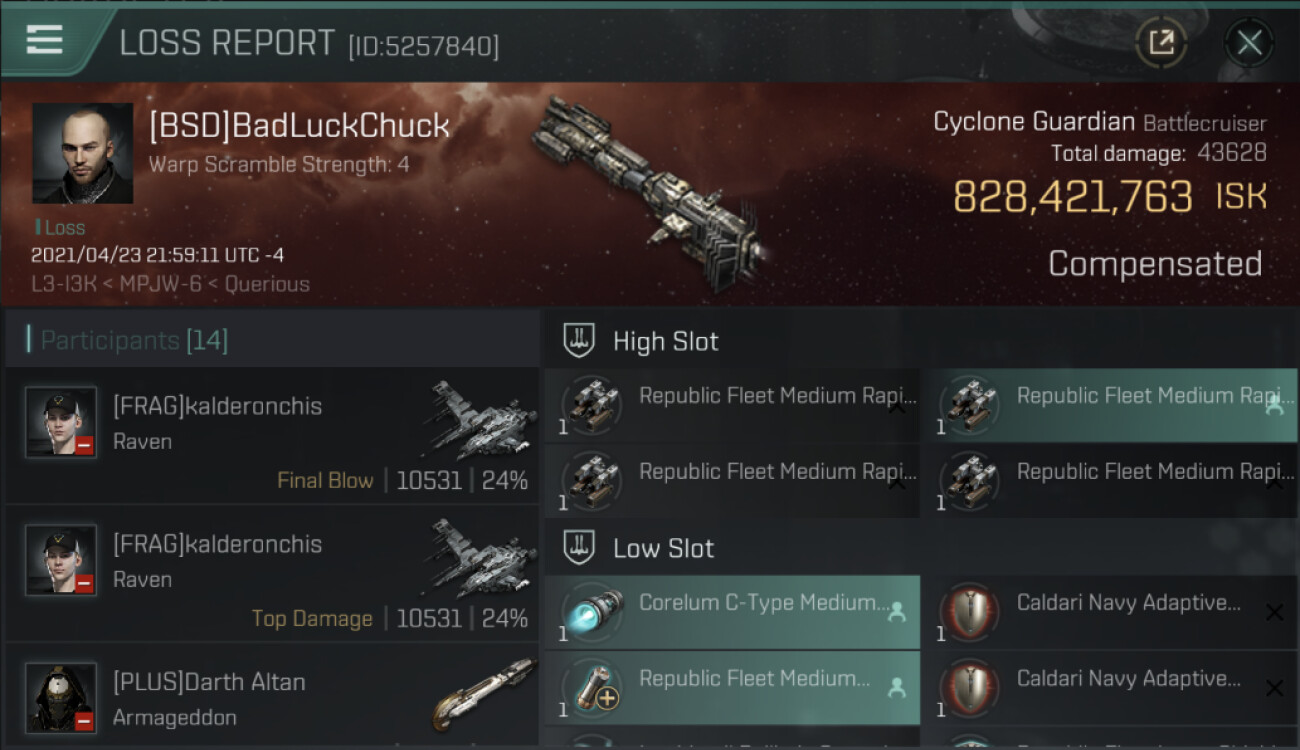Share the loss report
The height and width of the screenshot is (750, 1300).
[x=1161, y=42]
